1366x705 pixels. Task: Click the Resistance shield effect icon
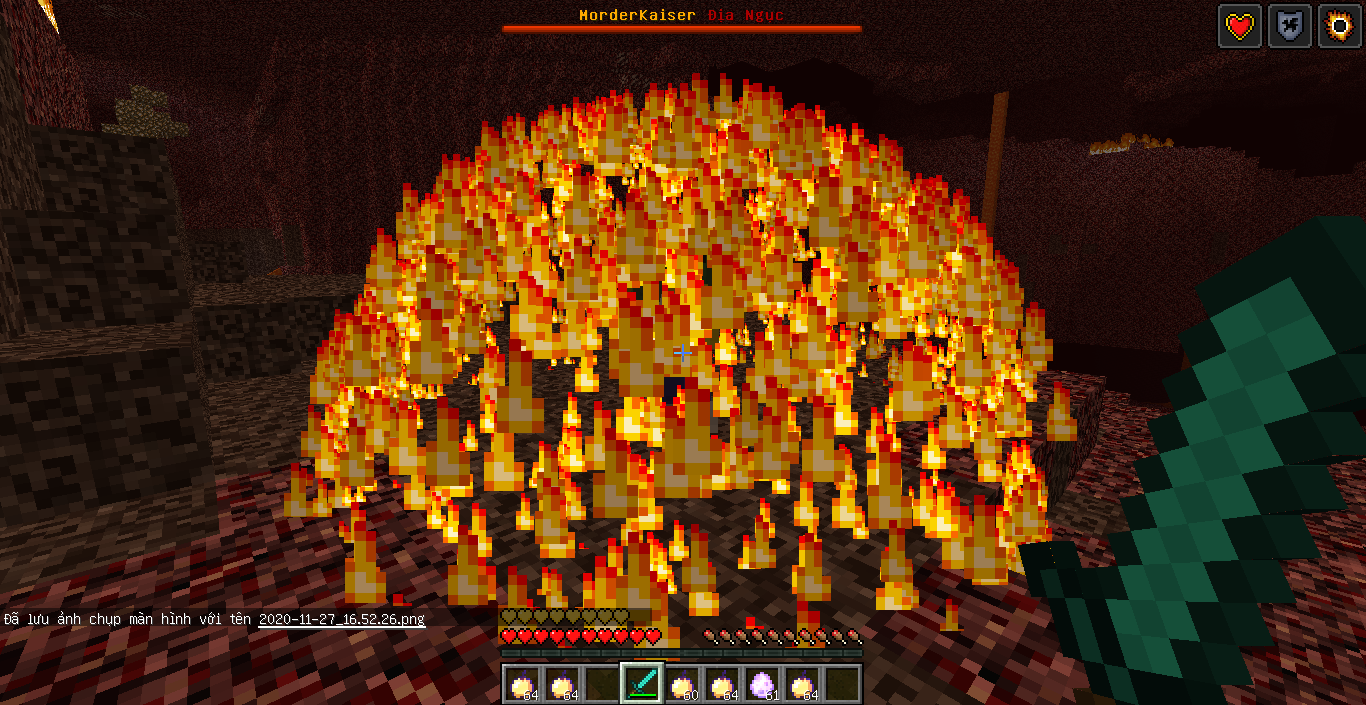tap(1289, 26)
